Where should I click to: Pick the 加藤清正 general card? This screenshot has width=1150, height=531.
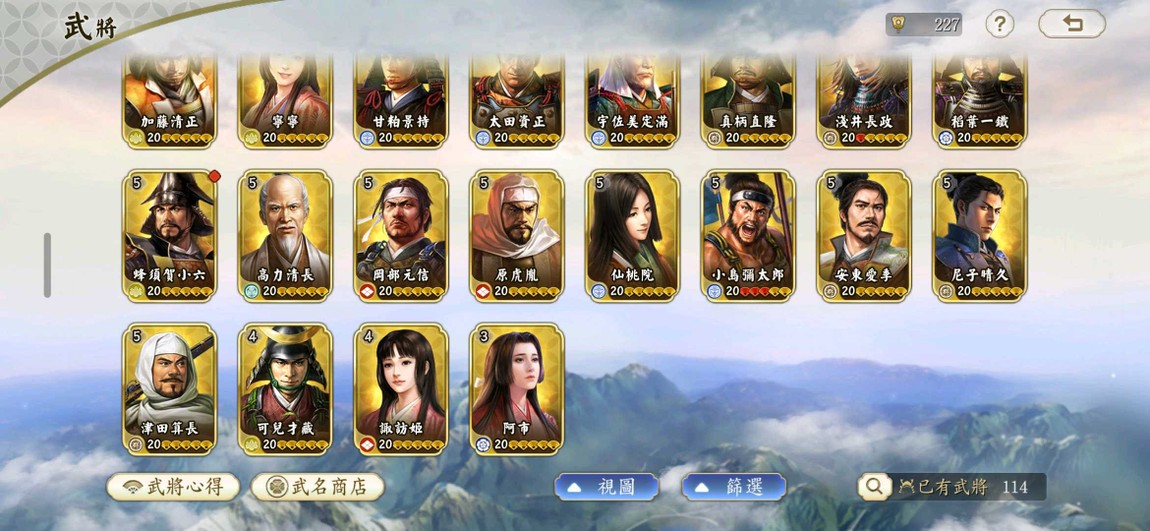[x=170, y=102]
